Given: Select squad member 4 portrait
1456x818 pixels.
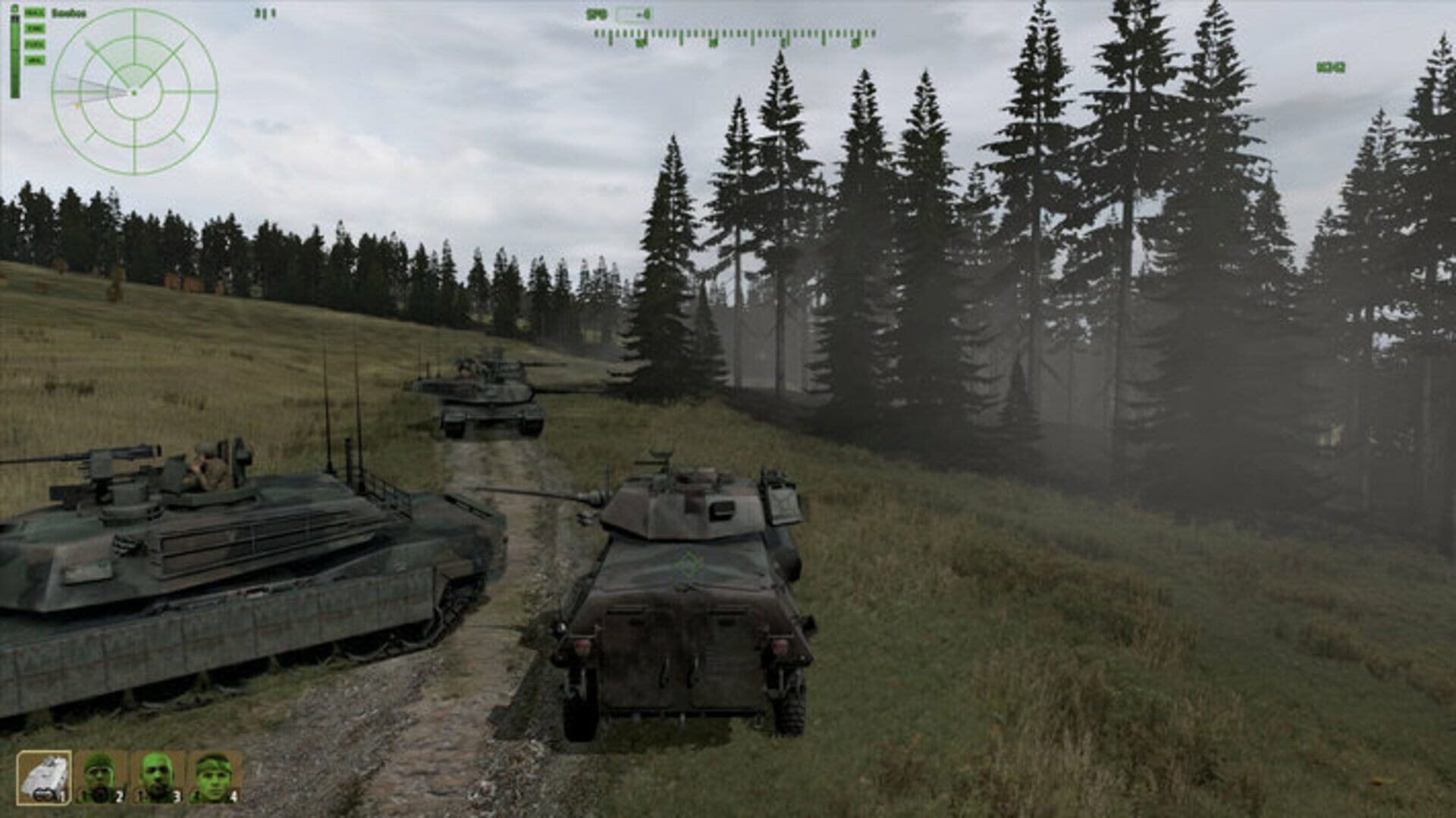Looking at the screenshot, I should (x=215, y=773).
